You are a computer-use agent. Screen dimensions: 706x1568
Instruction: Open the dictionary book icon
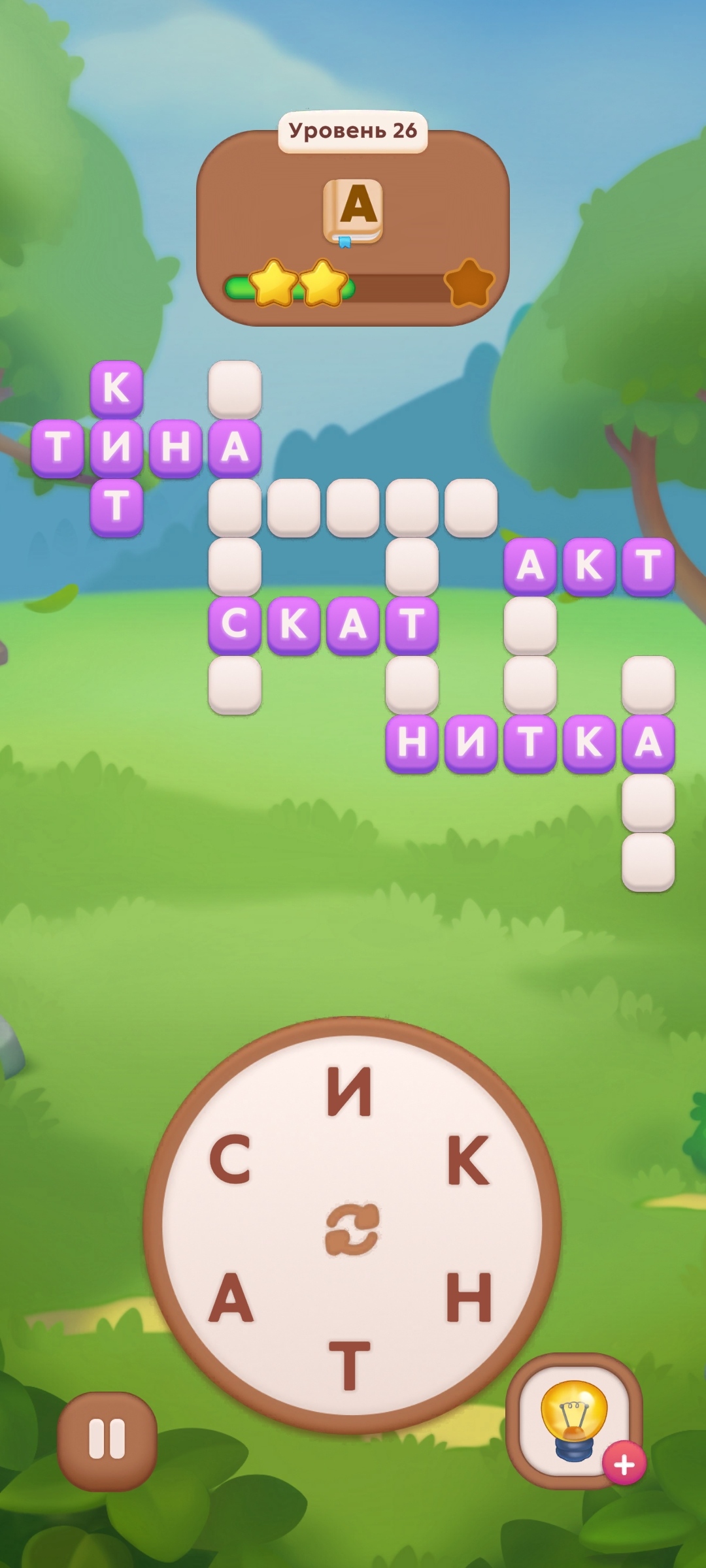click(x=353, y=211)
